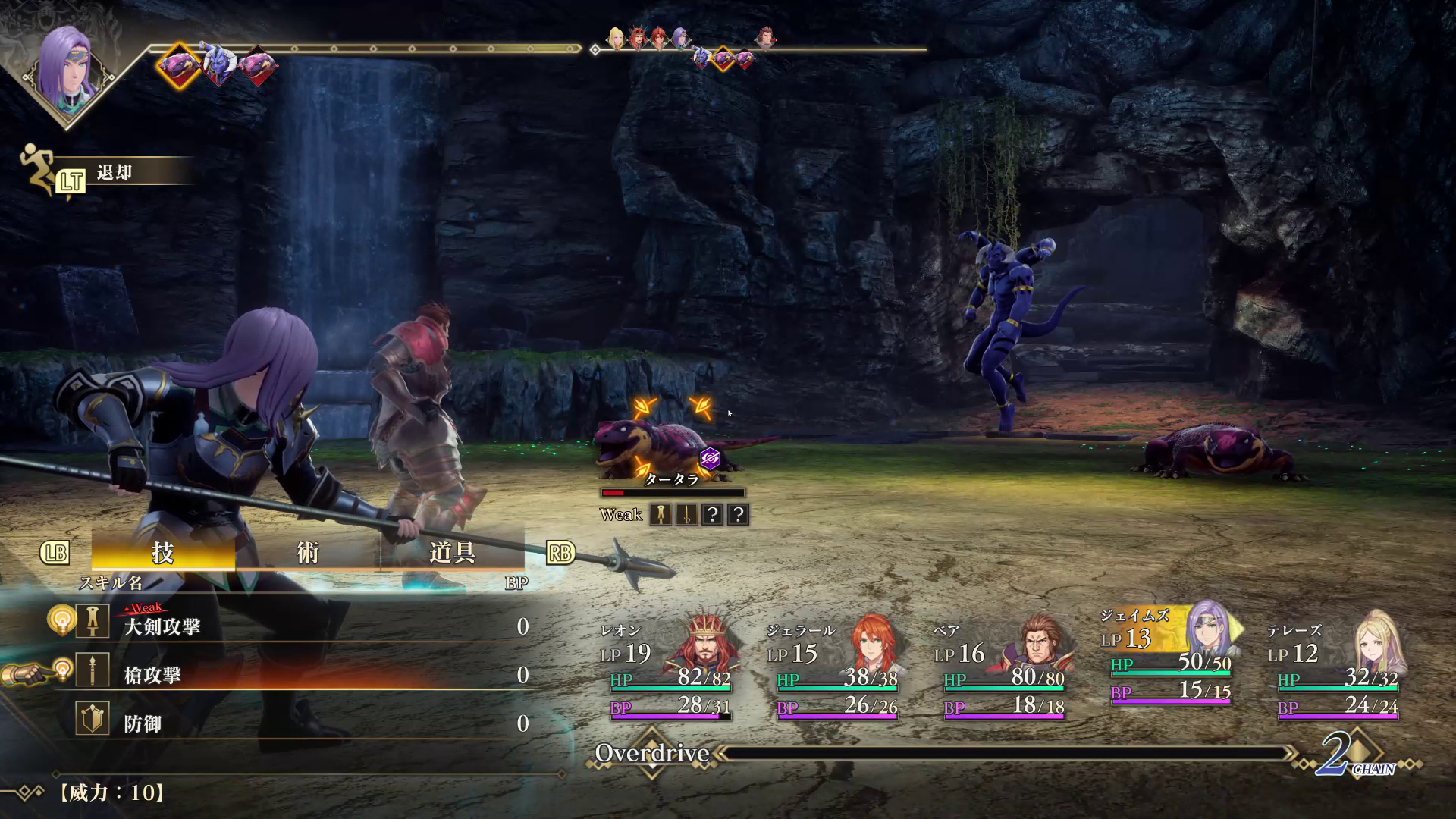Viewport: 1456px width, 819px height.
Task: Choose the 防御 defend command
Action: click(143, 723)
